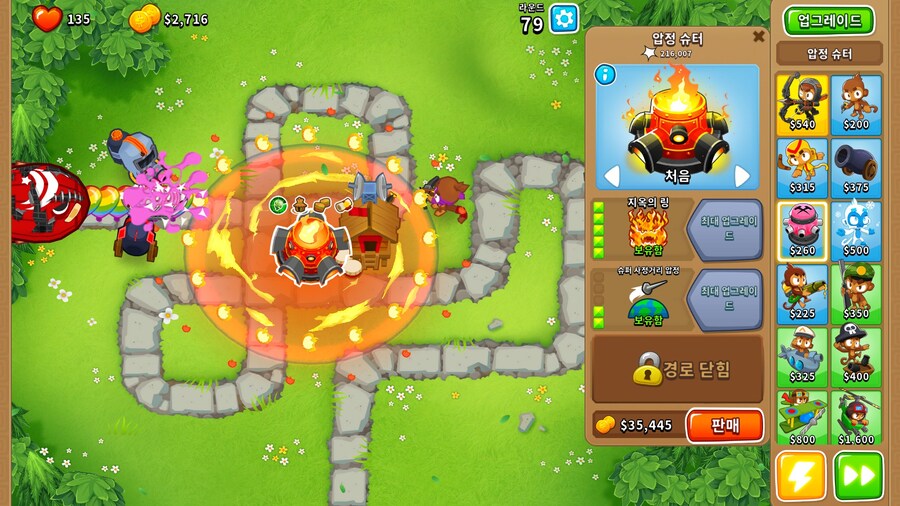Close the tack shooter upgrade panel
This screenshot has width=900, height=506.
(758, 37)
